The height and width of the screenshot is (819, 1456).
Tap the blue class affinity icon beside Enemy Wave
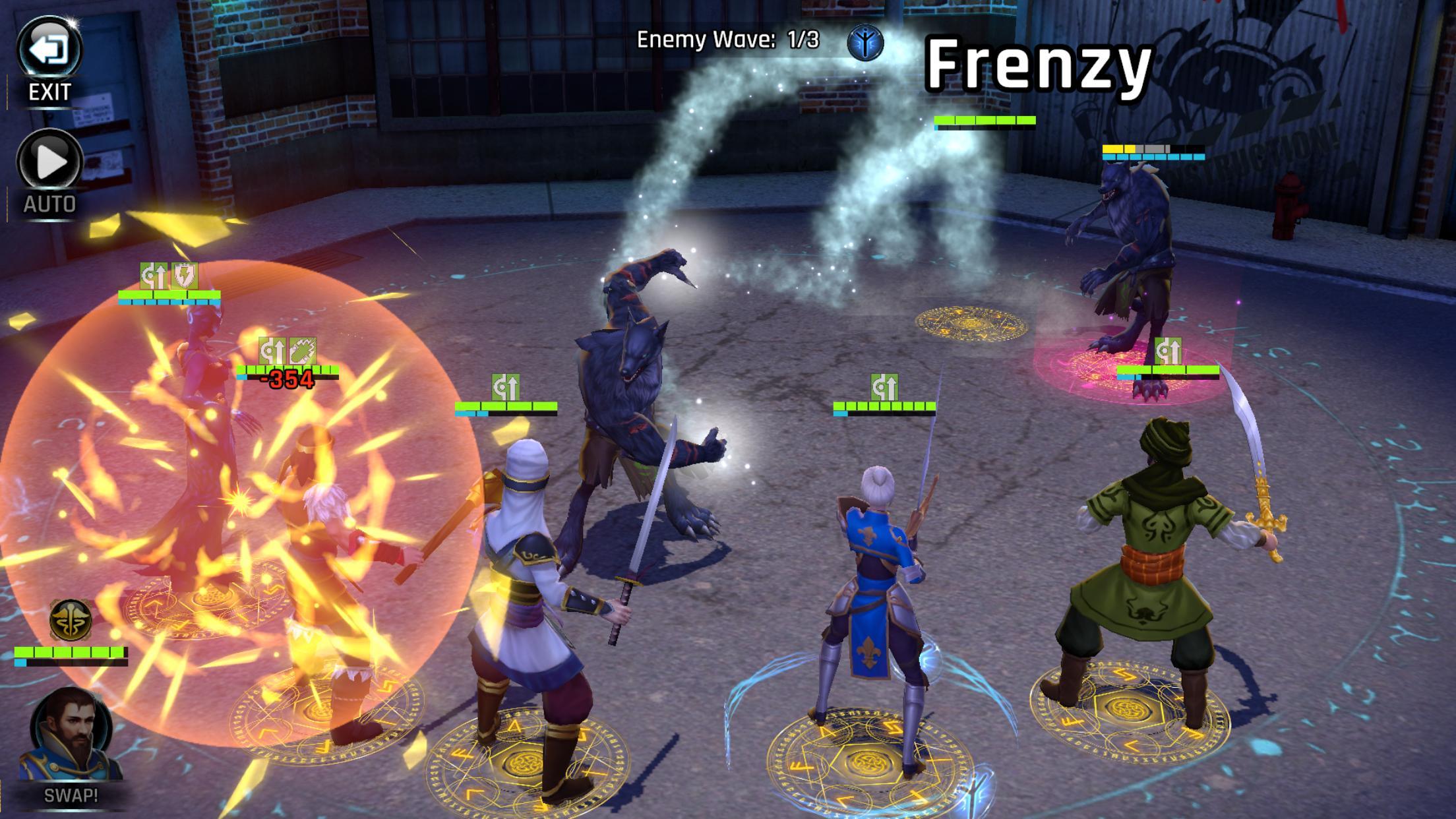pyautogui.click(x=865, y=43)
